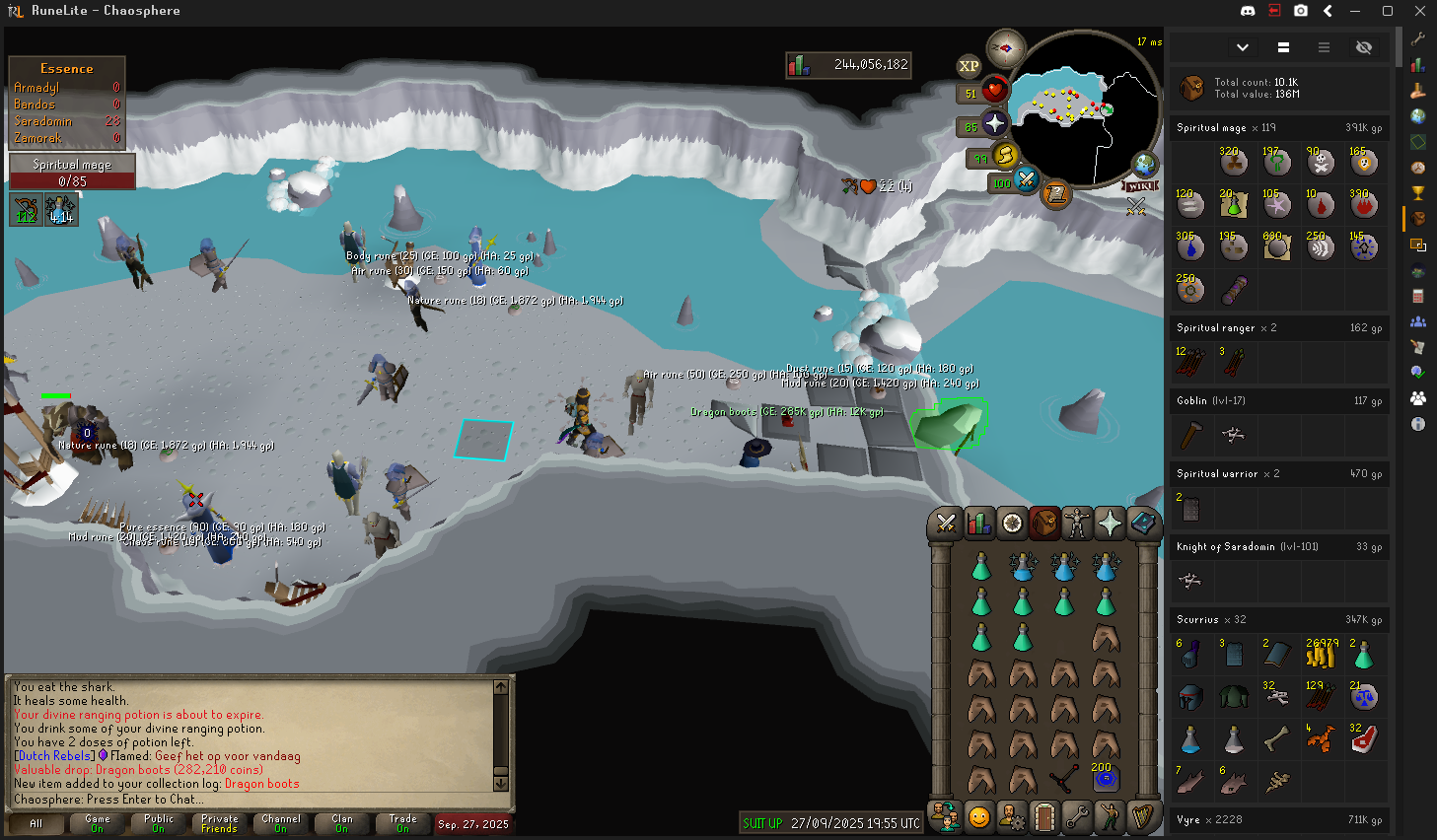Open the Combat Options tab

coord(946,524)
